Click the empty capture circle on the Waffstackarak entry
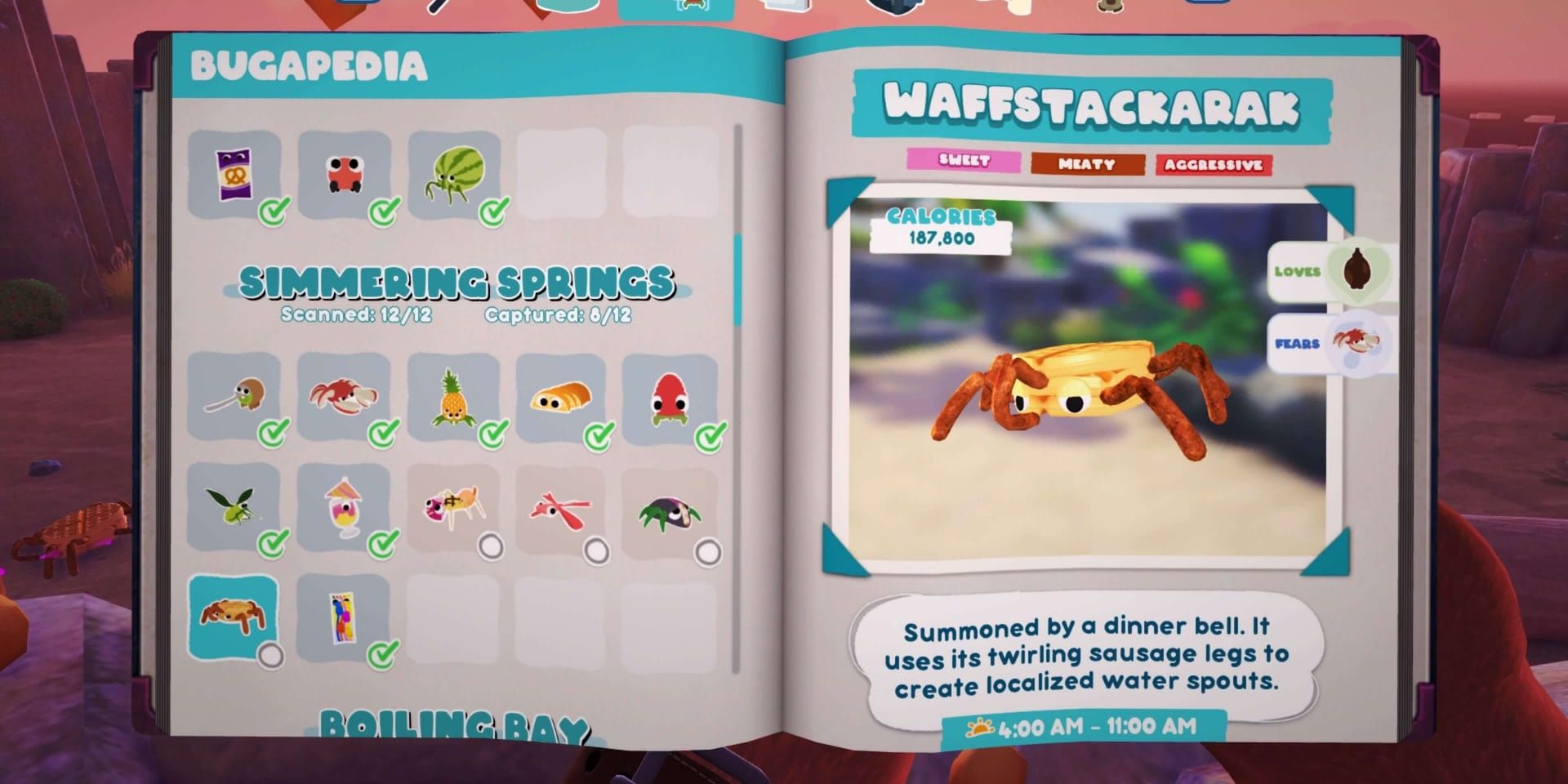 272,653
